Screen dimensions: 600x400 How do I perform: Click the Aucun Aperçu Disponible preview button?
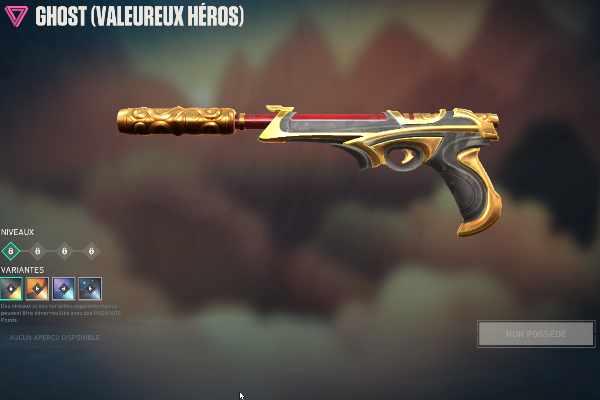point(54,338)
